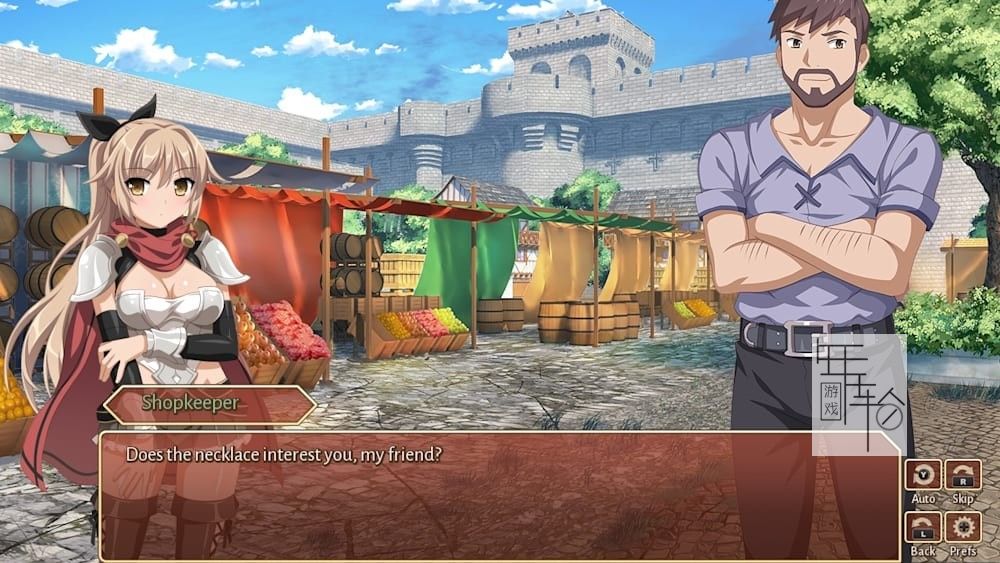Image resolution: width=1000 pixels, height=563 pixels.
Task: Go Back to previous dialogue line
Action: click(x=923, y=527)
